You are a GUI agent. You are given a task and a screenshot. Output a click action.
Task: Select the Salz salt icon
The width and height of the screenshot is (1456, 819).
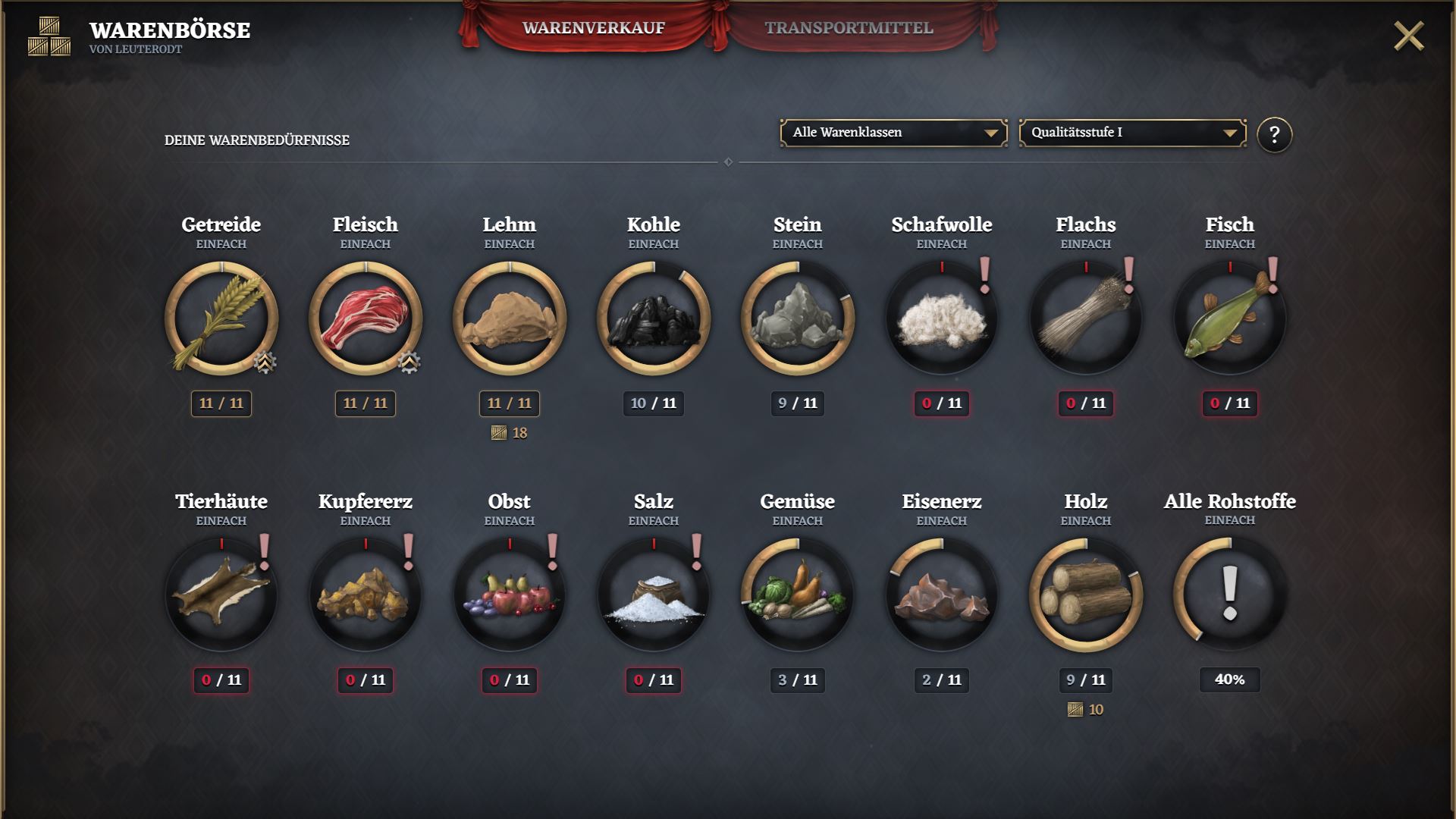click(x=654, y=595)
